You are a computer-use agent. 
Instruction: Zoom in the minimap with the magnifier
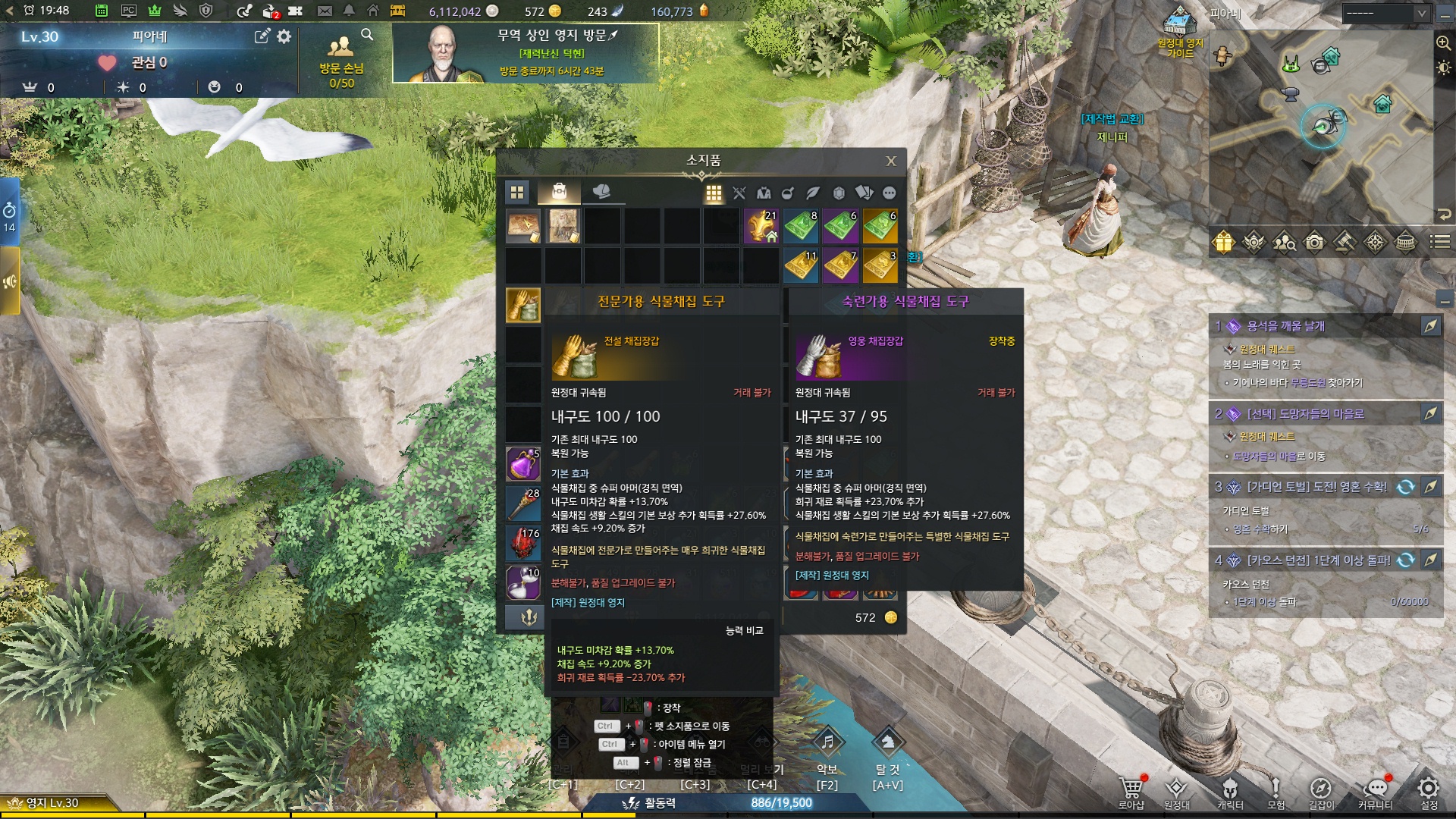tap(1443, 43)
